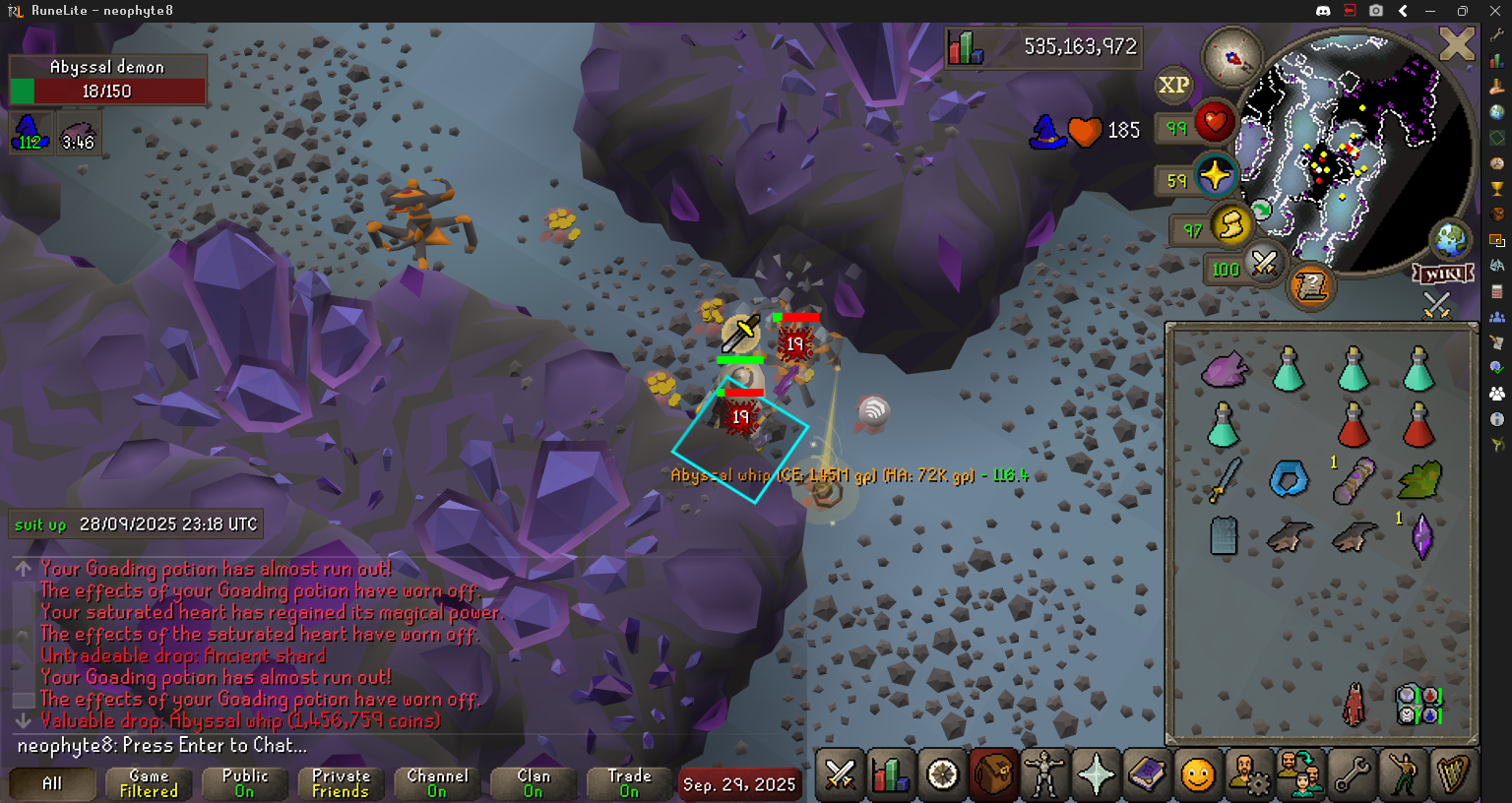Open the Trade chat filter tab
Screen dimensions: 1512x803
[x=629, y=783]
